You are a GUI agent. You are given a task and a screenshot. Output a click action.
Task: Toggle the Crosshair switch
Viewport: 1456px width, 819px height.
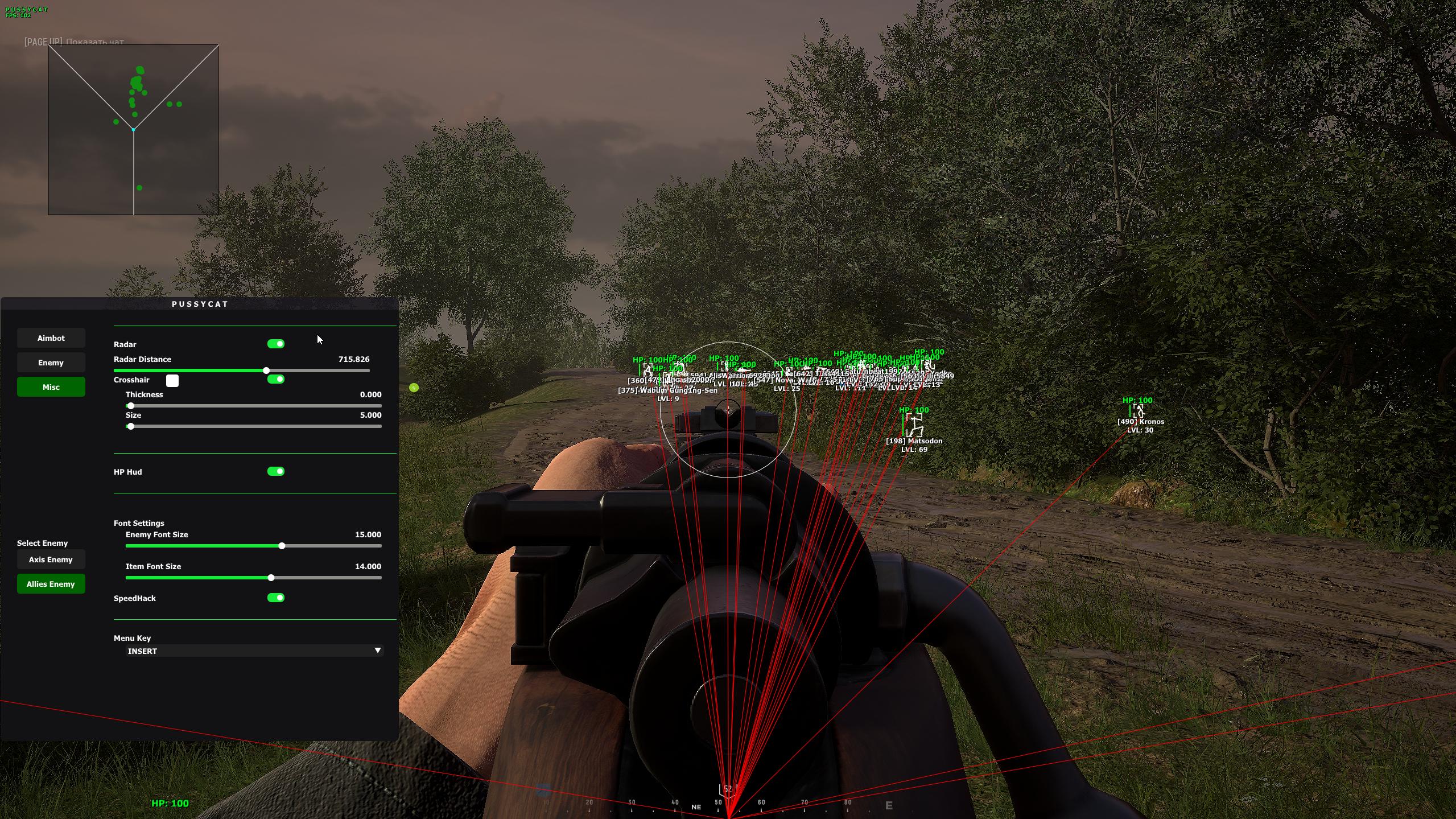276,379
